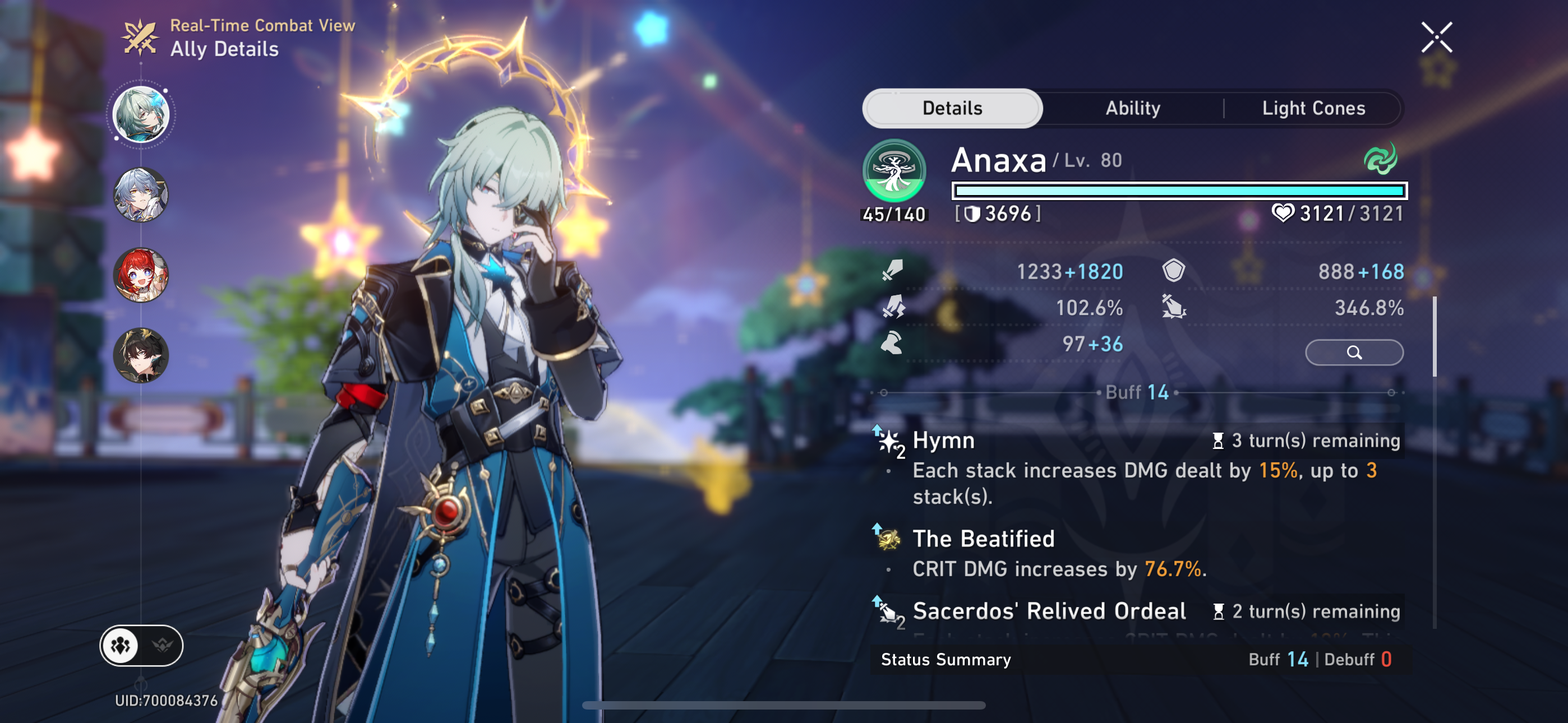Toggle the ally and enemy view switch
Image resolution: width=1568 pixels, height=723 pixels.
(141, 645)
